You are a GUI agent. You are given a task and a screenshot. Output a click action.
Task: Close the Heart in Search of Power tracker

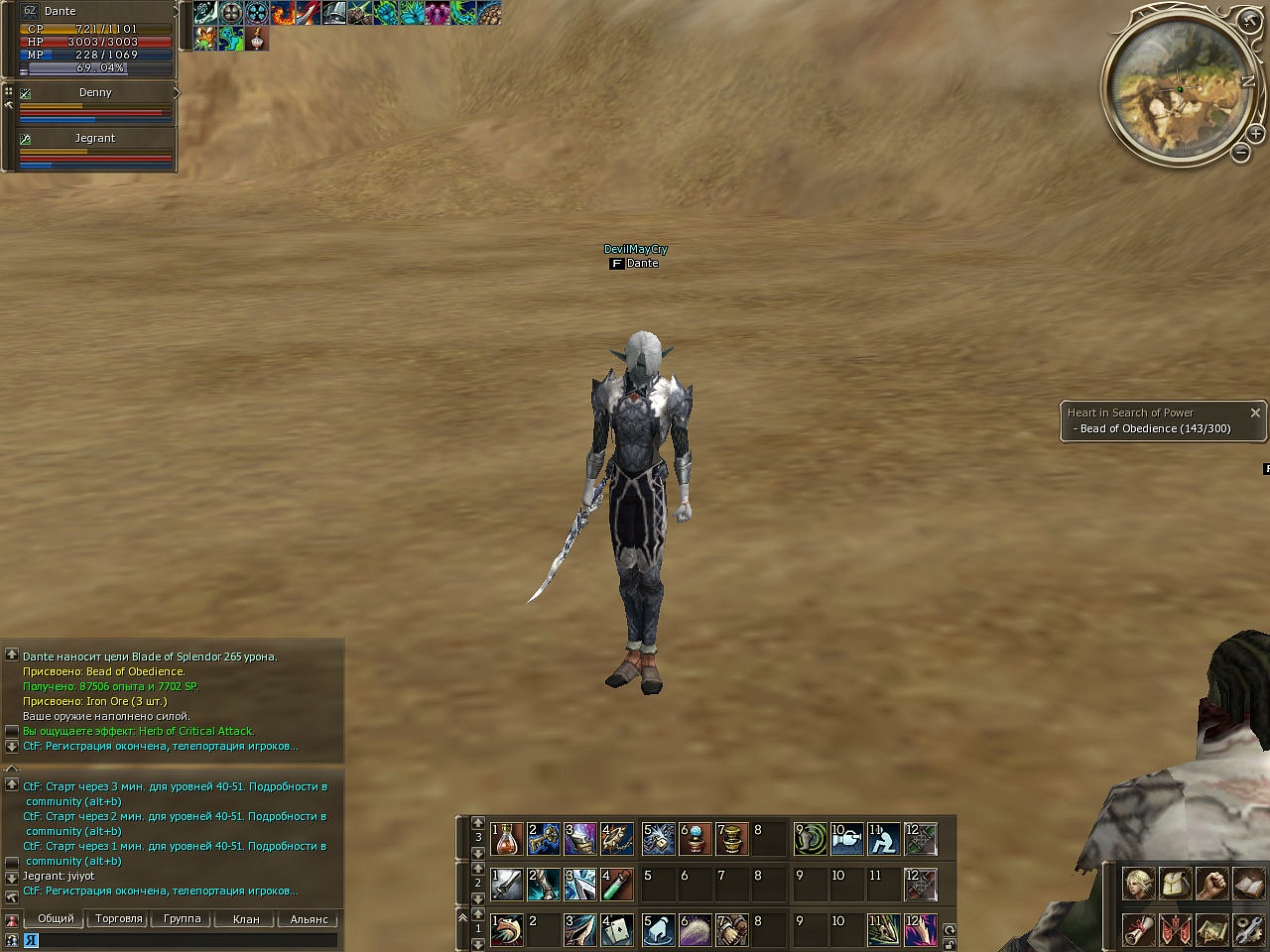pos(1255,413)
